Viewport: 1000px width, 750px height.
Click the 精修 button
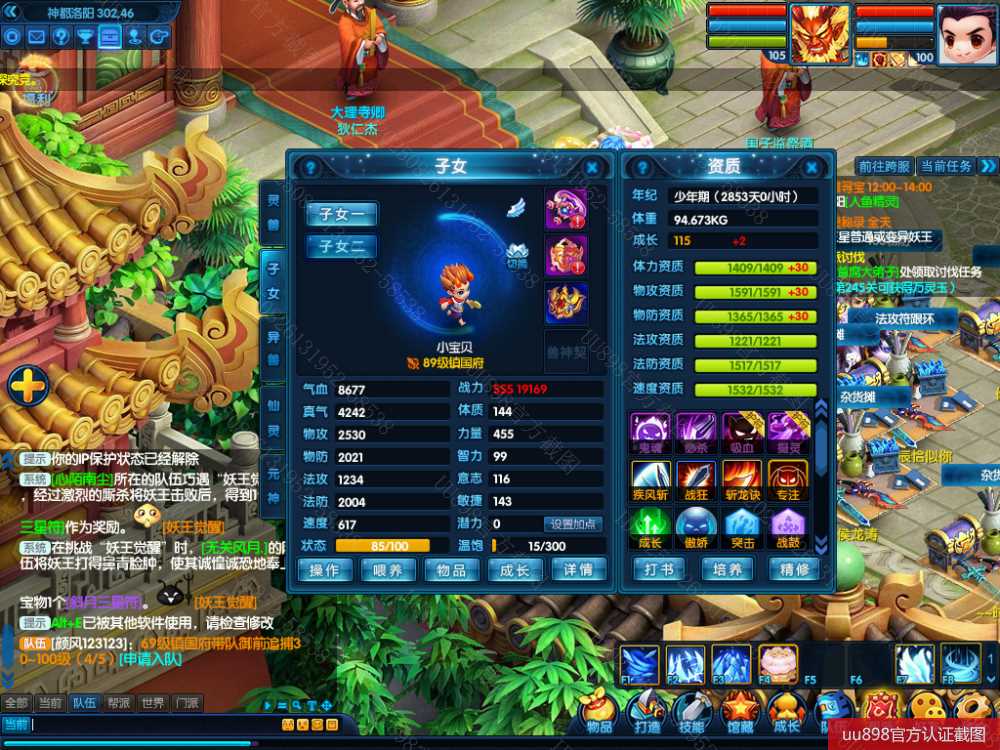794,569
